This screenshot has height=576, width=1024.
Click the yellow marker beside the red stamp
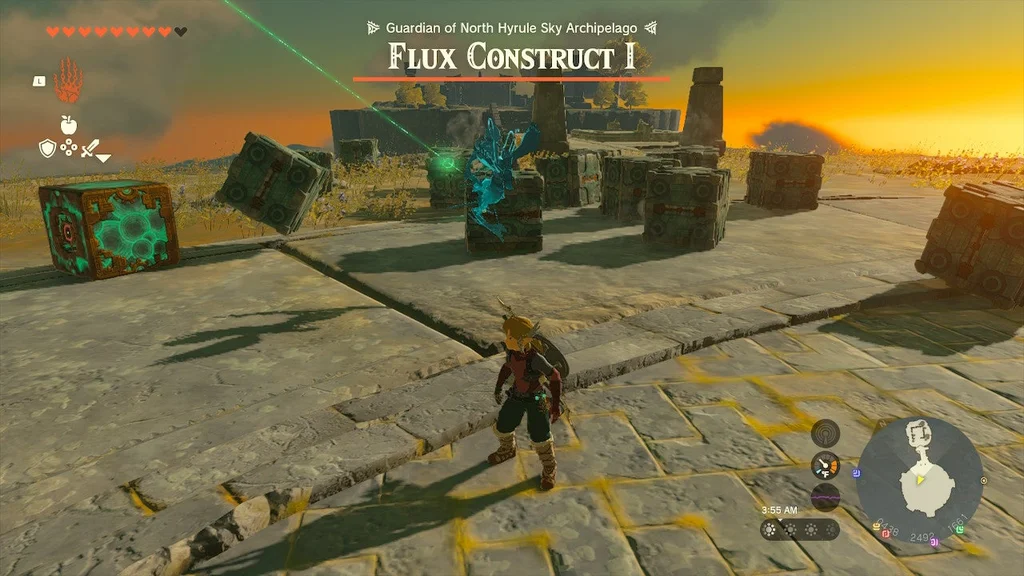[876, 527]
